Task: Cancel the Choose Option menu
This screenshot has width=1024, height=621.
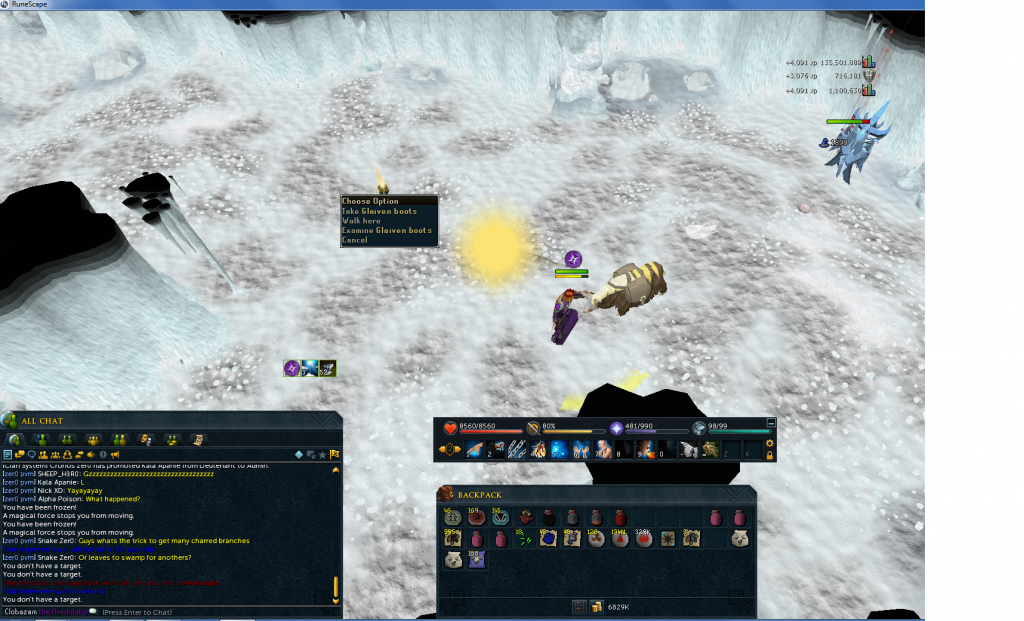Action: pyautogui.click(x=355, y=240)
